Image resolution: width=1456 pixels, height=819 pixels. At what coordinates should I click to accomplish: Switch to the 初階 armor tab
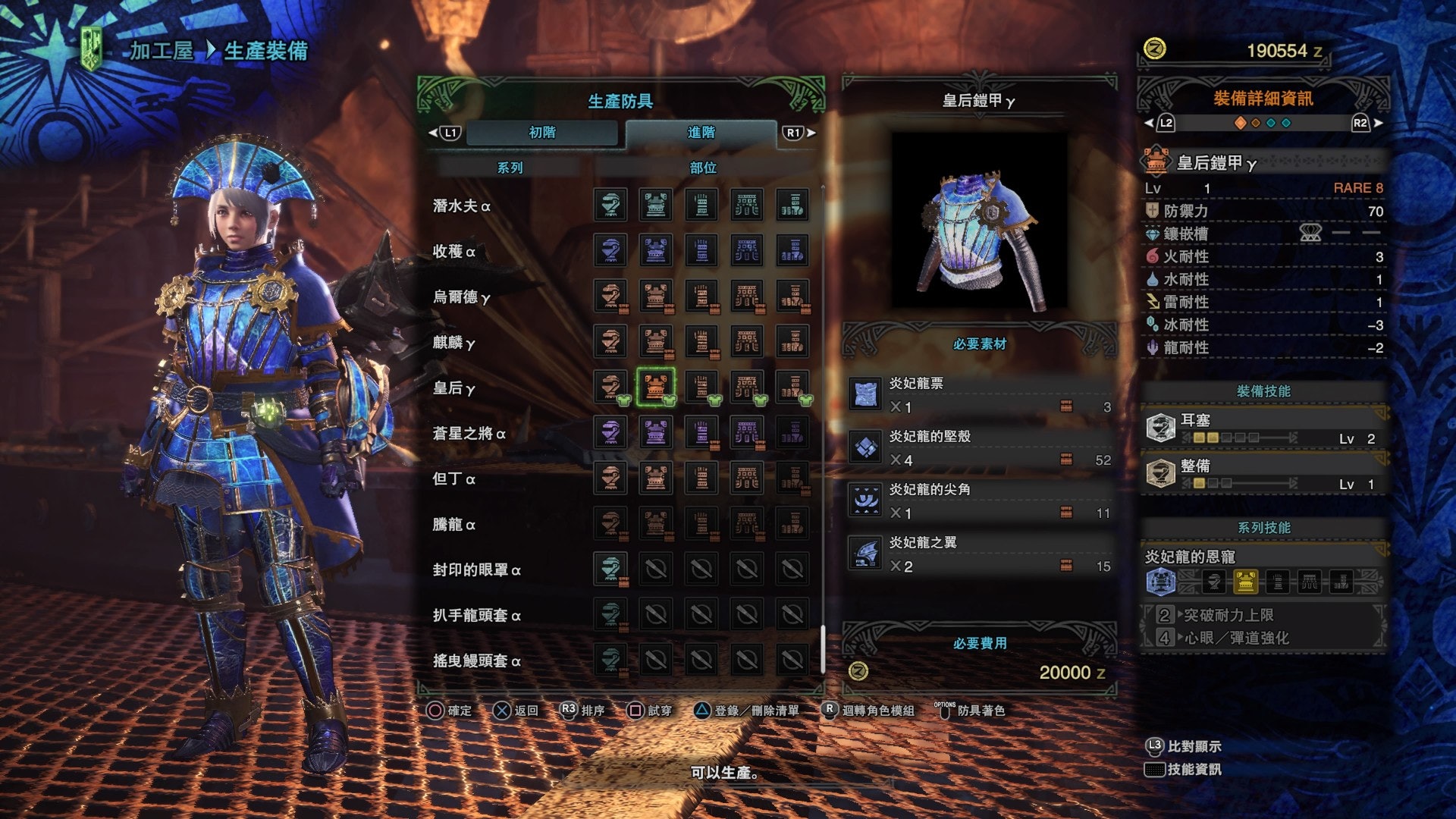pyautogui.click(x=542, y=133)
